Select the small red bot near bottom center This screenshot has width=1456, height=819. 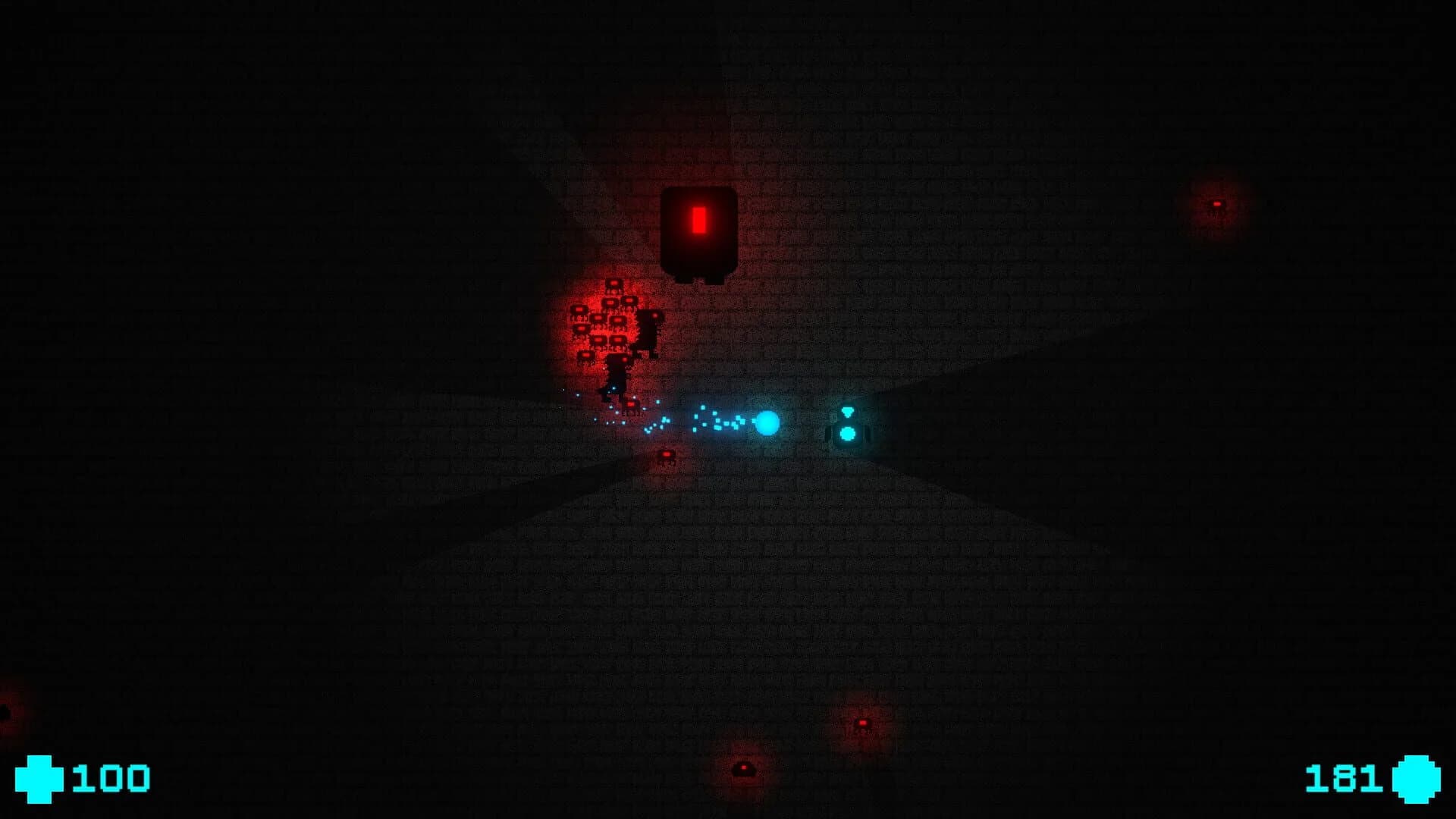(x=744, y=768)
